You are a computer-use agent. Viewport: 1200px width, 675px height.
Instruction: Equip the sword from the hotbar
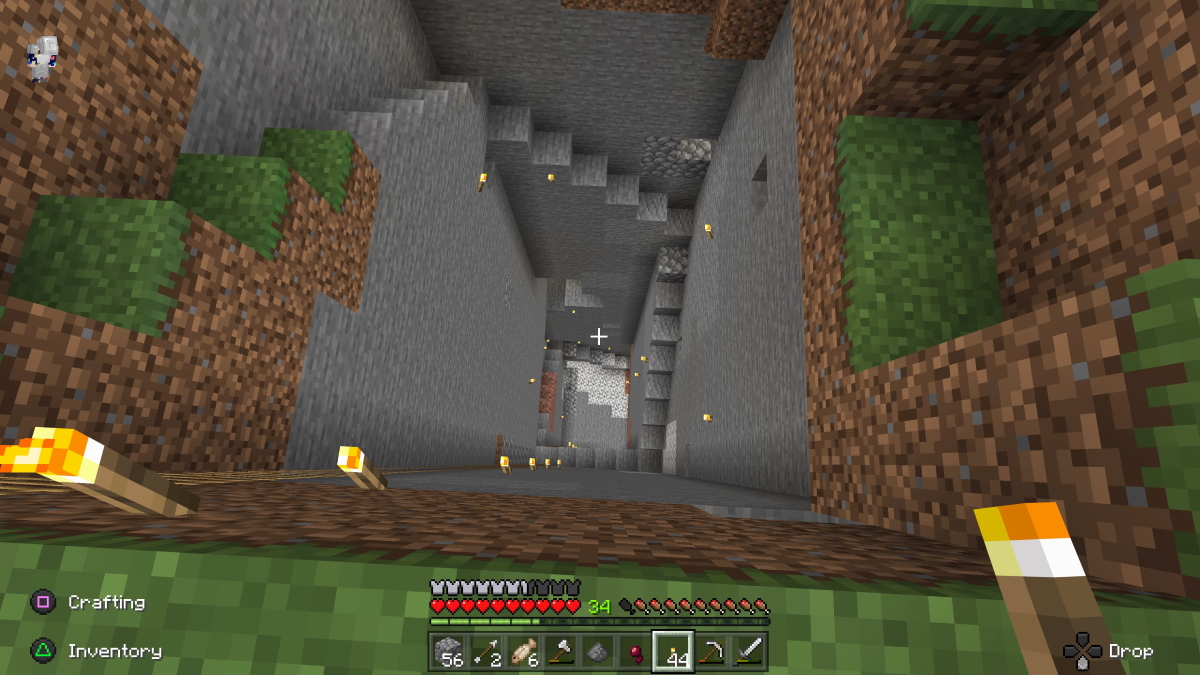point(748,652)
